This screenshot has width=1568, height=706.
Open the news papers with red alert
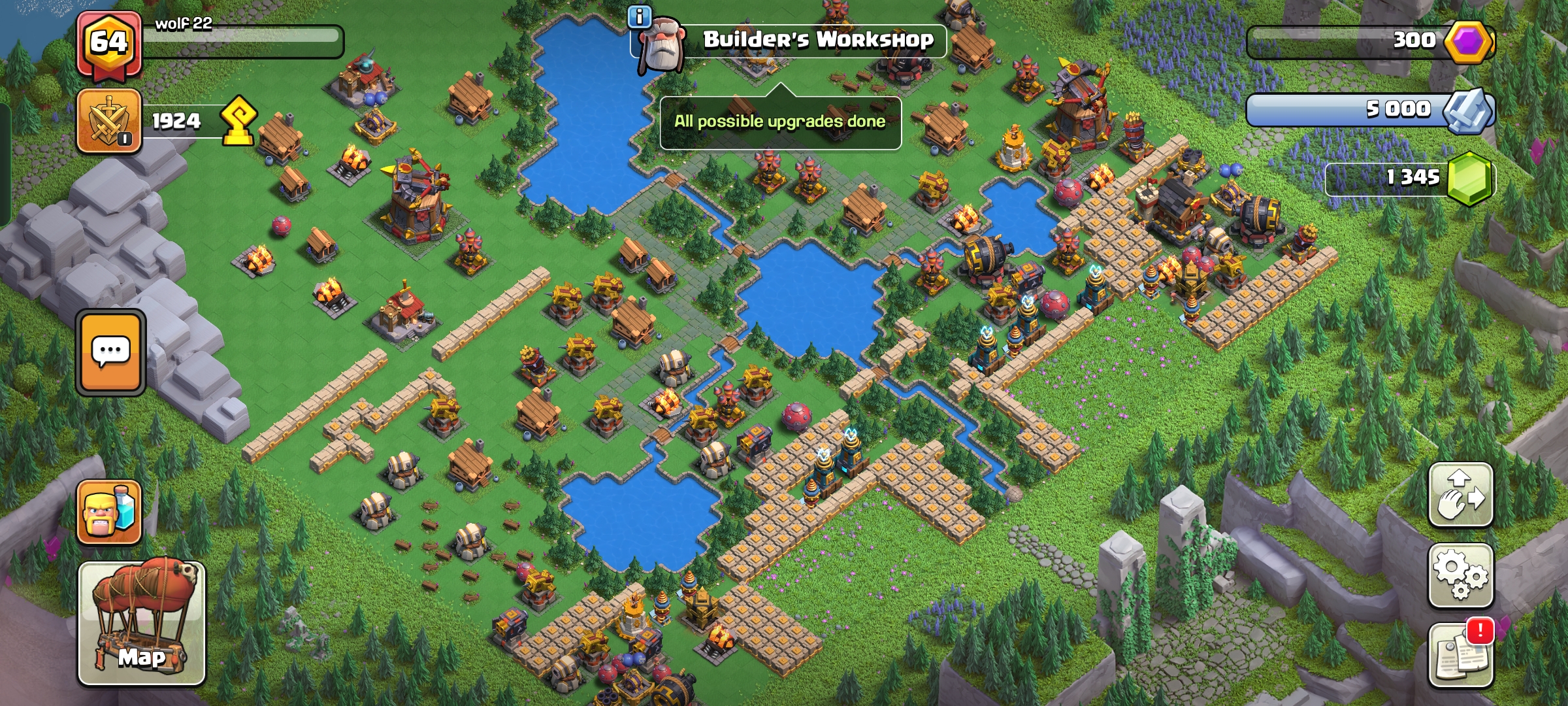[1460, 656]
